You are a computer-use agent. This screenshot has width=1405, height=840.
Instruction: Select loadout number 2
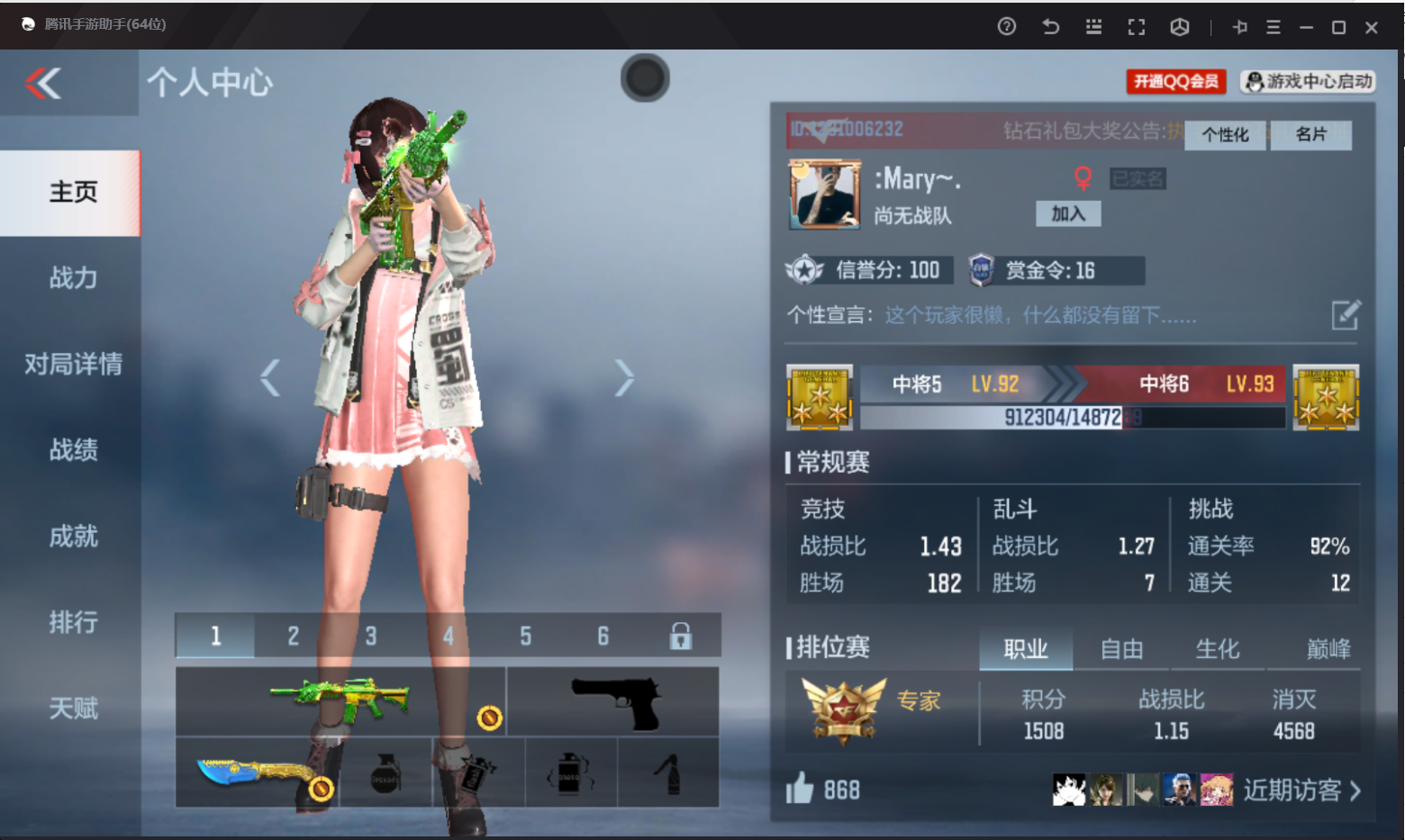(294, 637)
